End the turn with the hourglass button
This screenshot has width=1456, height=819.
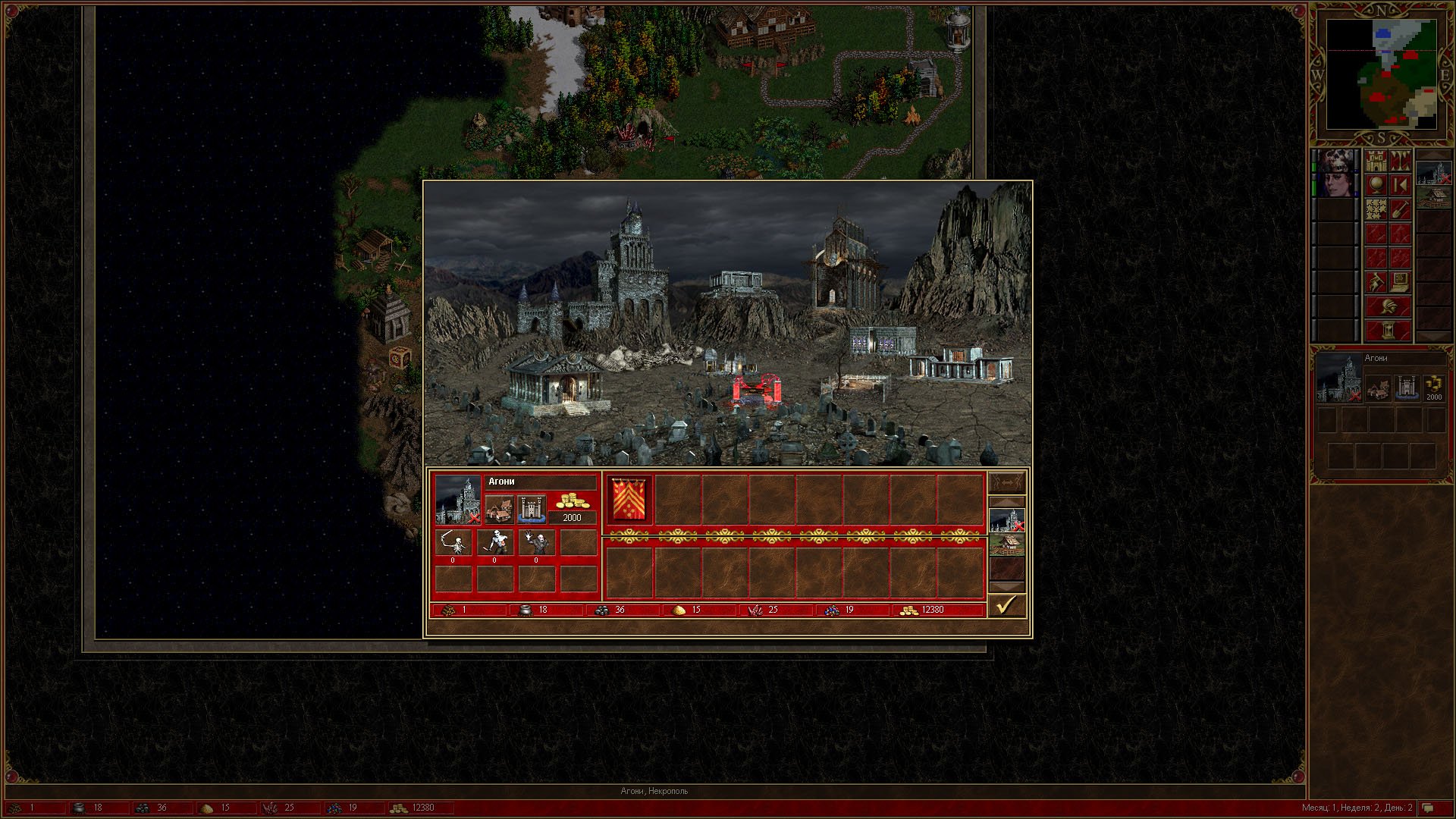tap(1388, 331)
